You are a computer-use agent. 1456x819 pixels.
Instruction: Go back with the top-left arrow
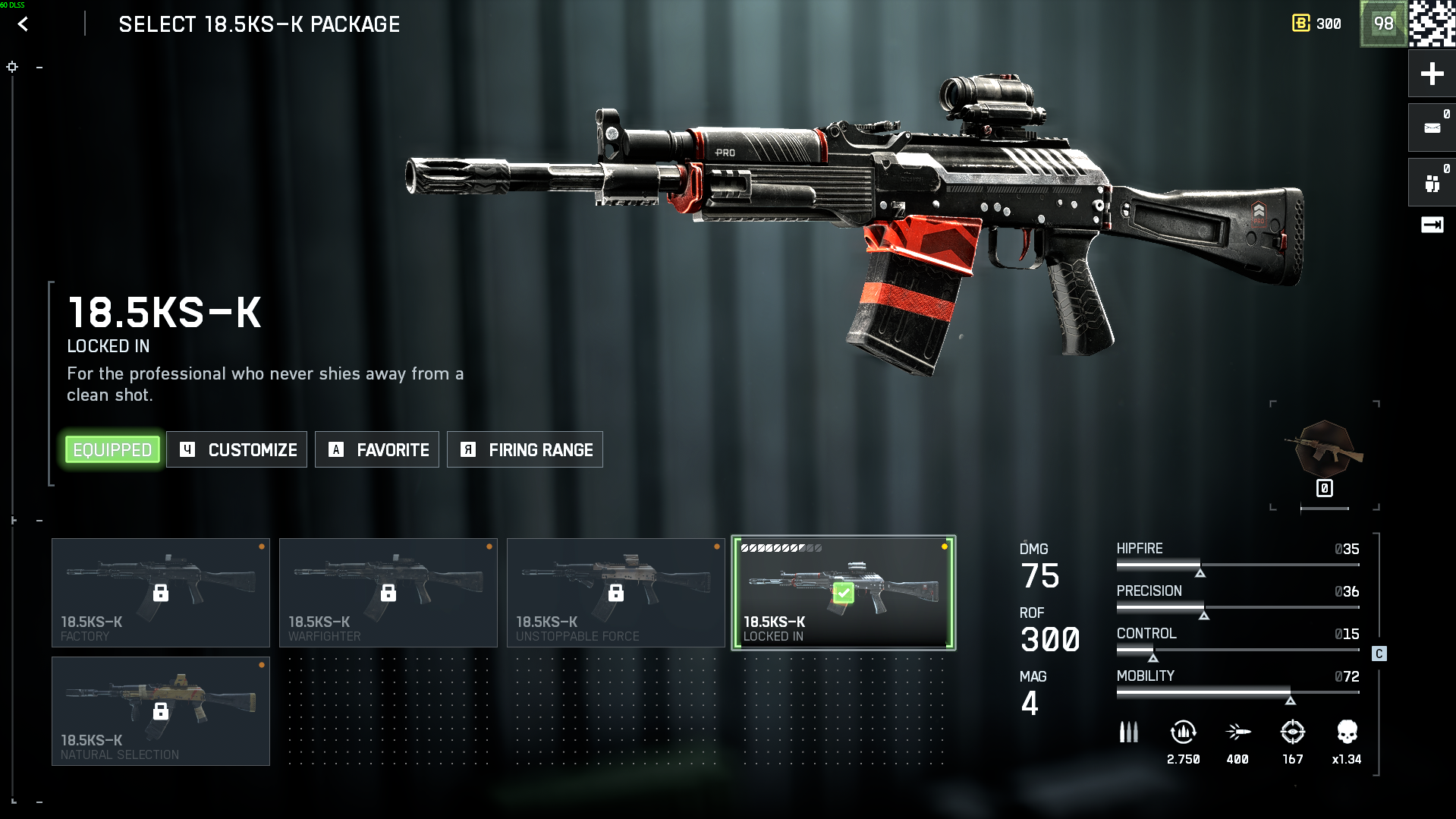pyautogui.click(x=23, y=24)
